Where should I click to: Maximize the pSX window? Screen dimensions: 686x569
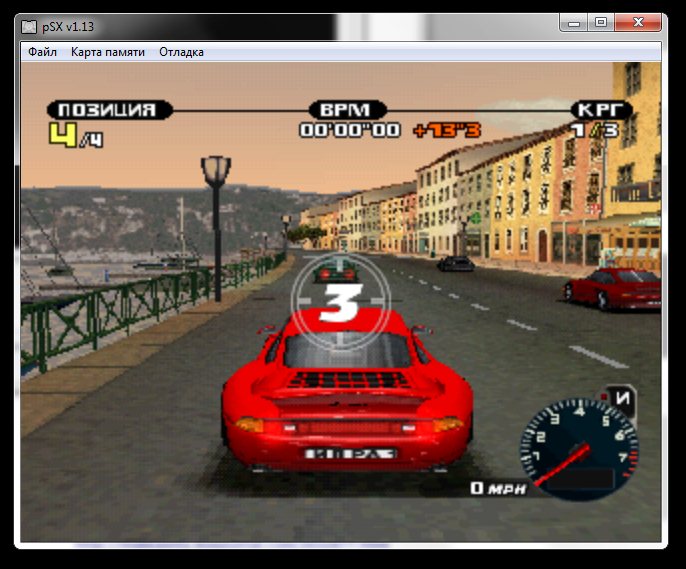pos(601,22)
